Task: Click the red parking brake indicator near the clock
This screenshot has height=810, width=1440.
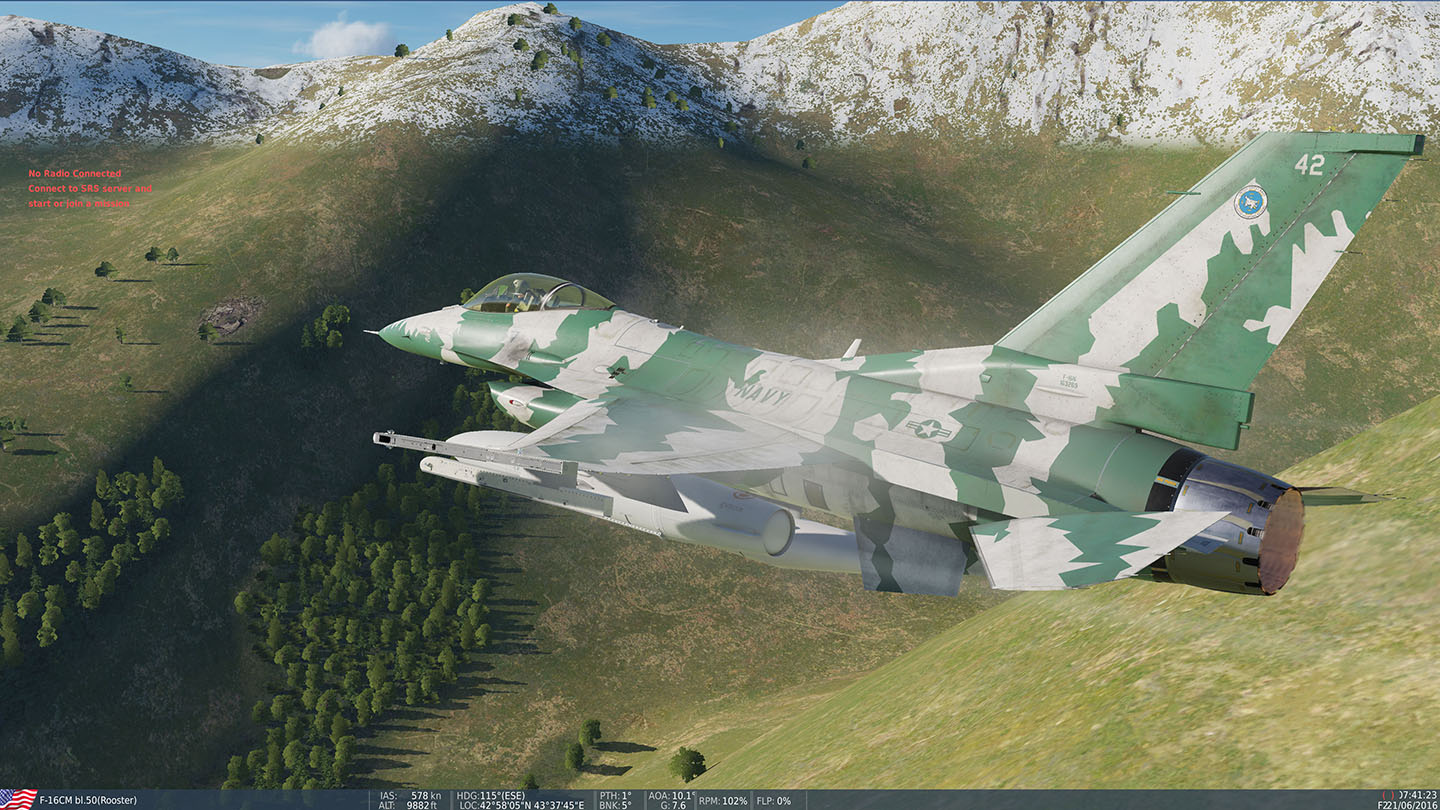Action: 1390,793
